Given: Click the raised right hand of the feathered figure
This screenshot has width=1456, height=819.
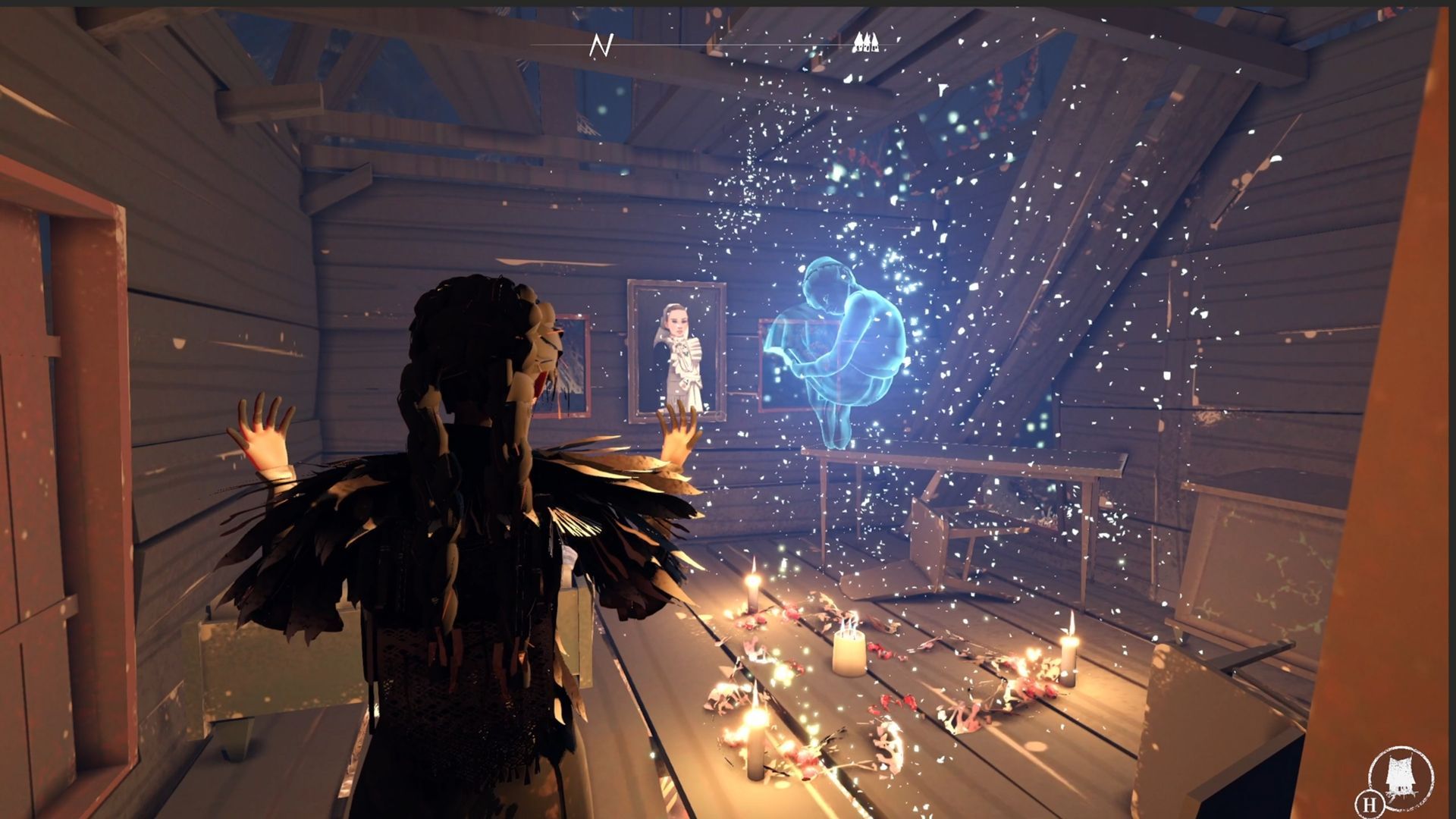Looking at the screenshot, I should point(679,432).
